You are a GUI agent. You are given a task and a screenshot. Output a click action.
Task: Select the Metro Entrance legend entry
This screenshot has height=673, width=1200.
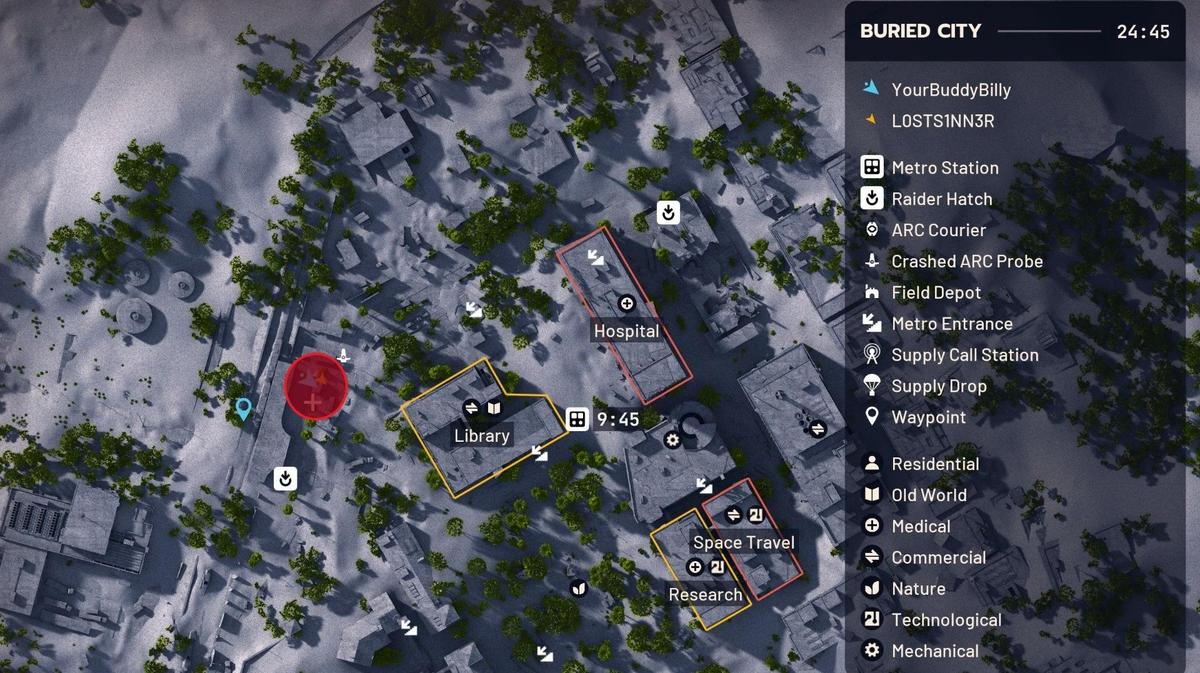tap(951, 324)
